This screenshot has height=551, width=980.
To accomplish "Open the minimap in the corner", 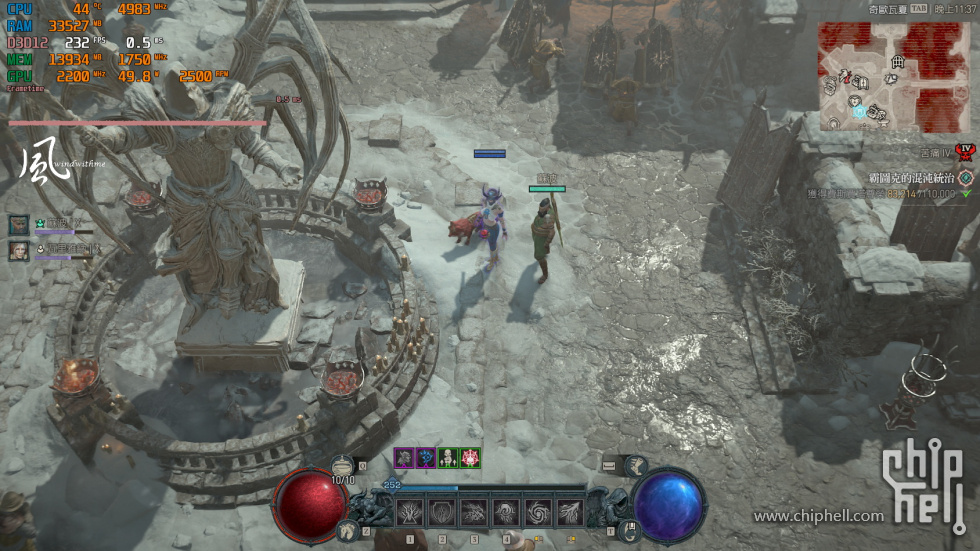I will (896, 76).
